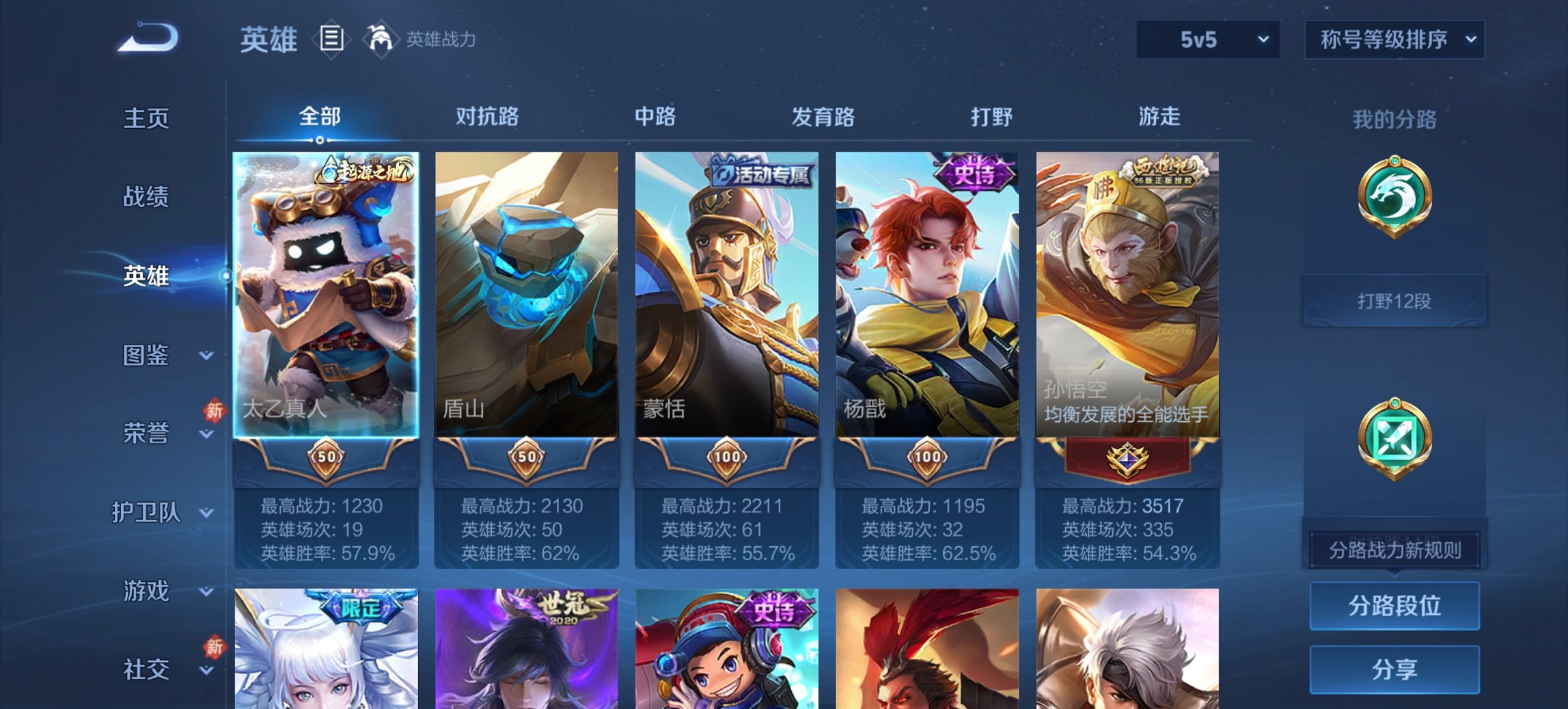Screen dimensions: 1568x709
Task: Switch to the 中路 lane tab
Action: (x=655, y=118)
